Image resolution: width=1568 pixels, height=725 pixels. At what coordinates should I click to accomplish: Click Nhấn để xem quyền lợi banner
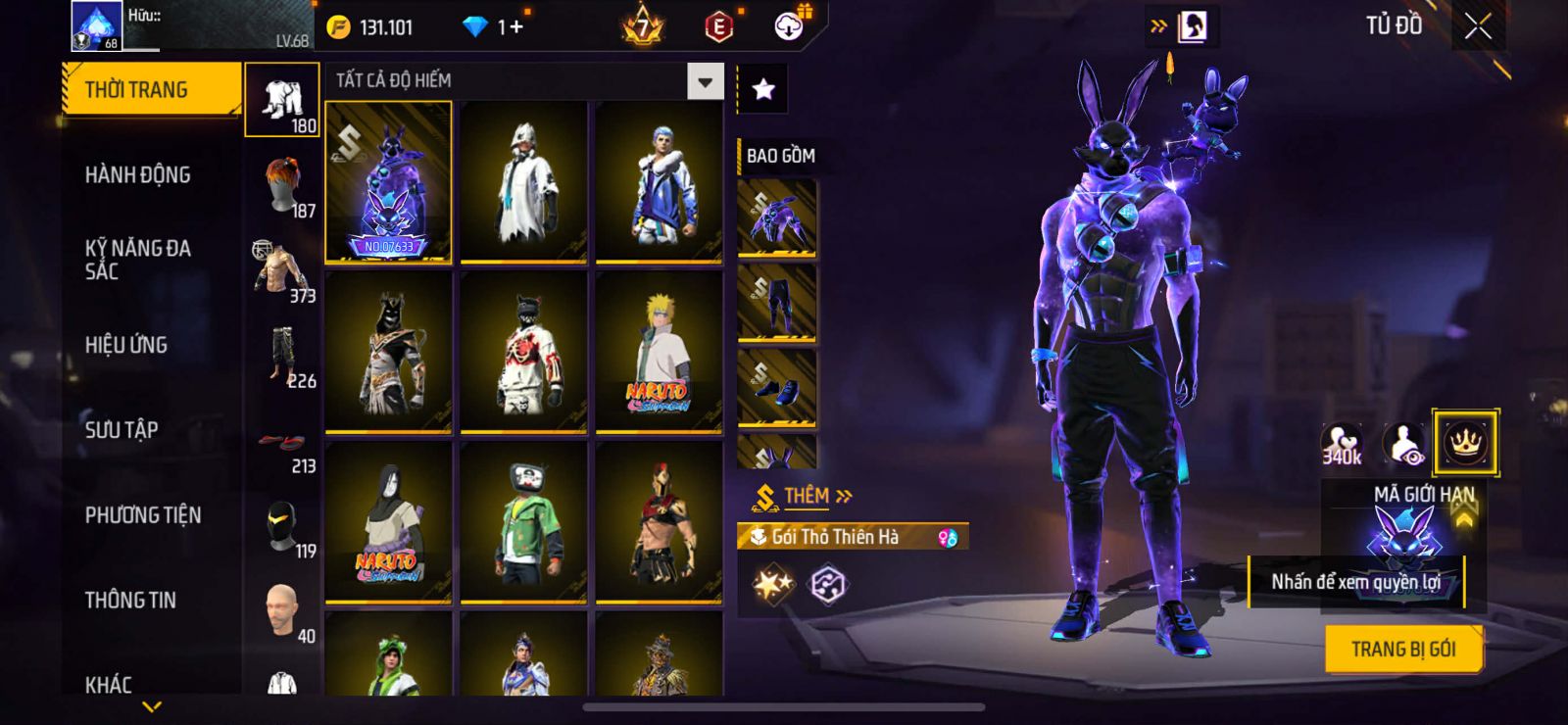point(1355,582)
